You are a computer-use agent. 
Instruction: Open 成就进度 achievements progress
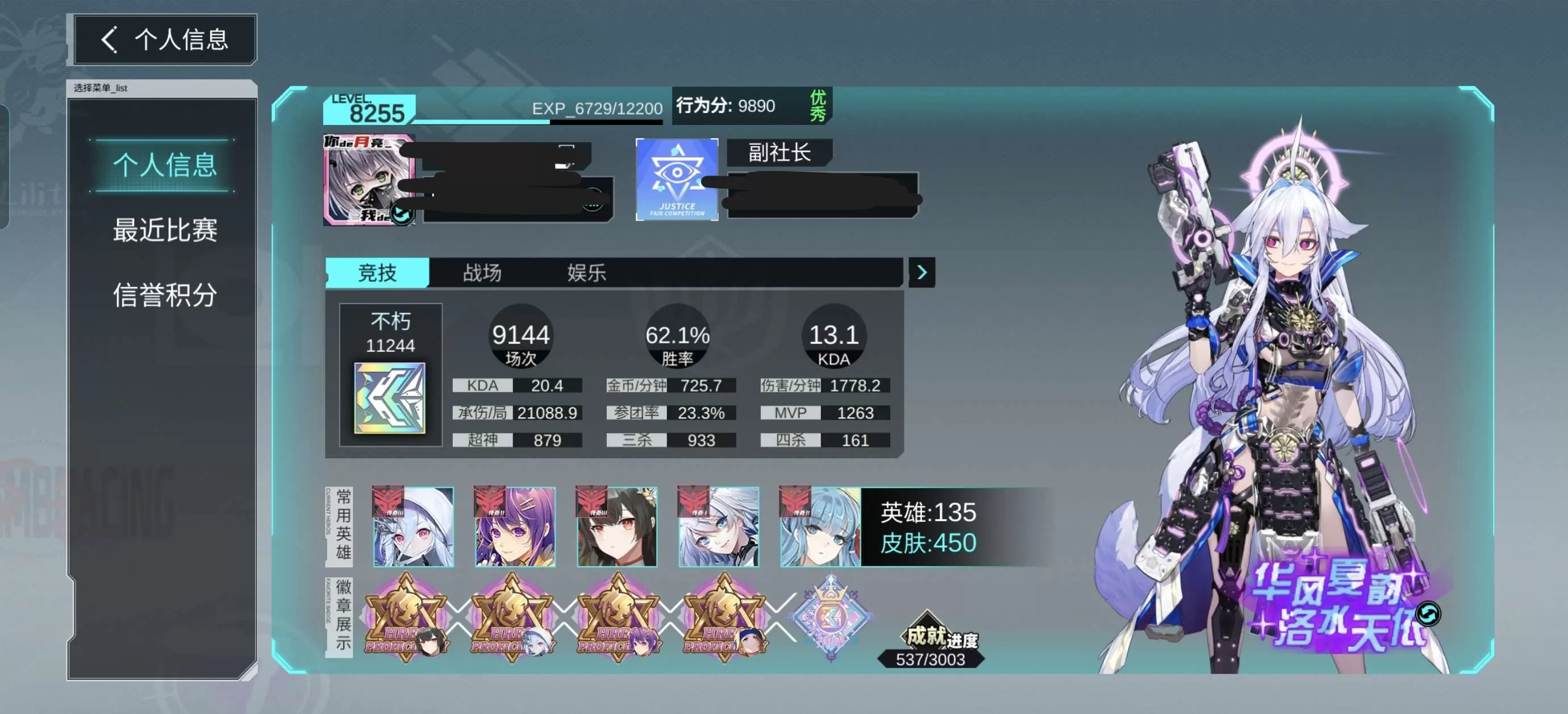pos(930,647)
